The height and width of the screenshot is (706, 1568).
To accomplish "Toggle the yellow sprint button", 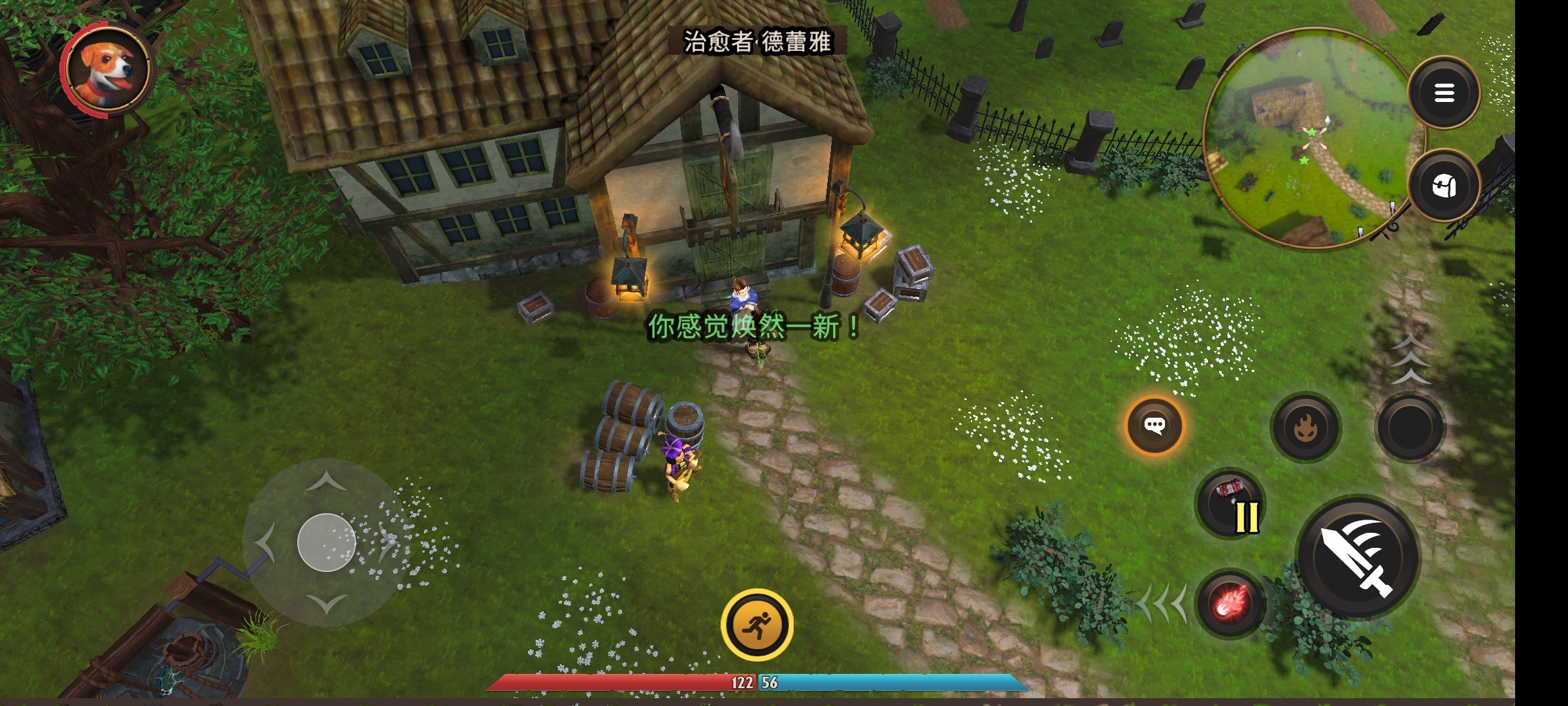I will 757,625.
